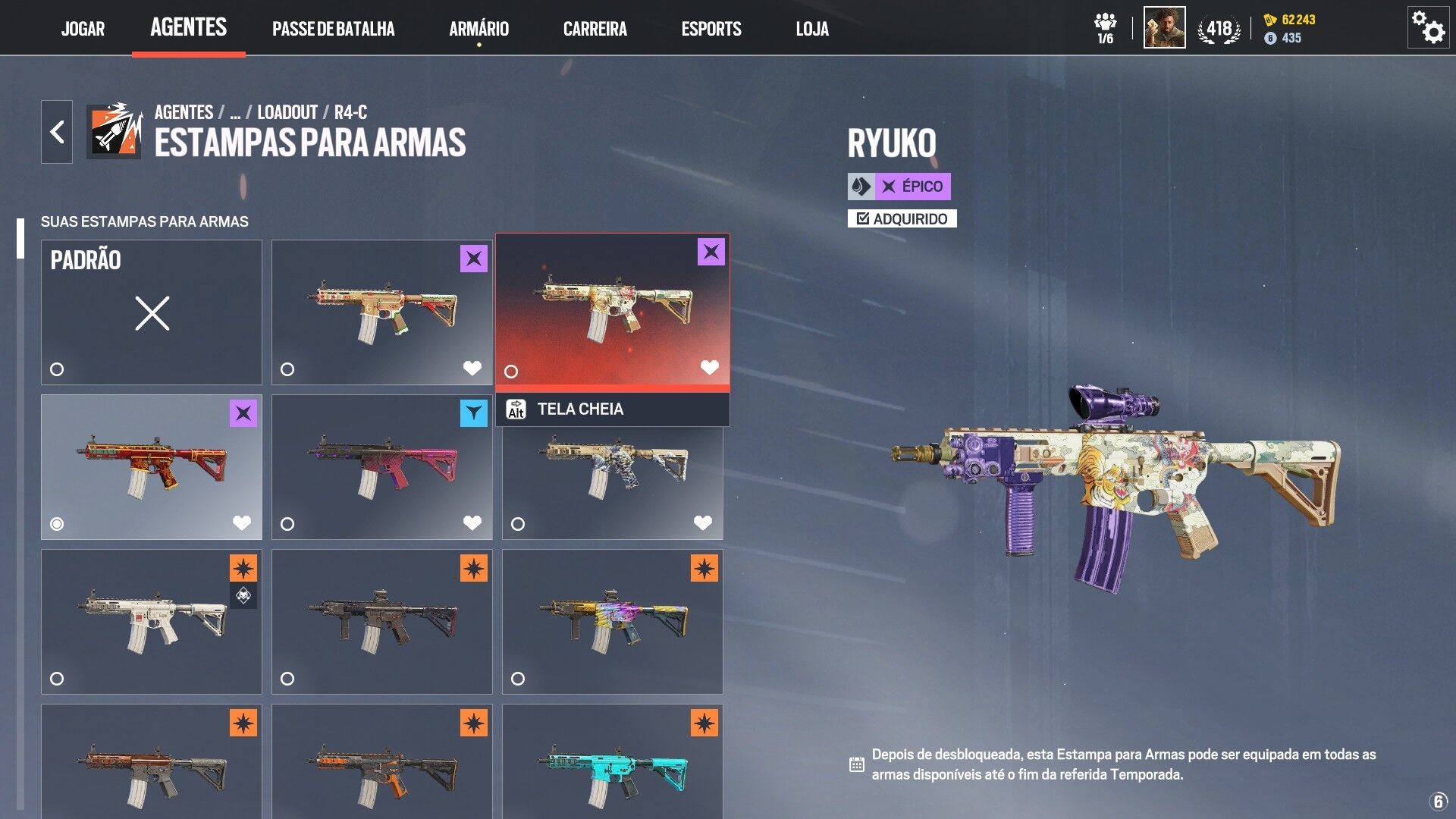Open the LOJA store tab
The image size is (1456, 819).
811,29
